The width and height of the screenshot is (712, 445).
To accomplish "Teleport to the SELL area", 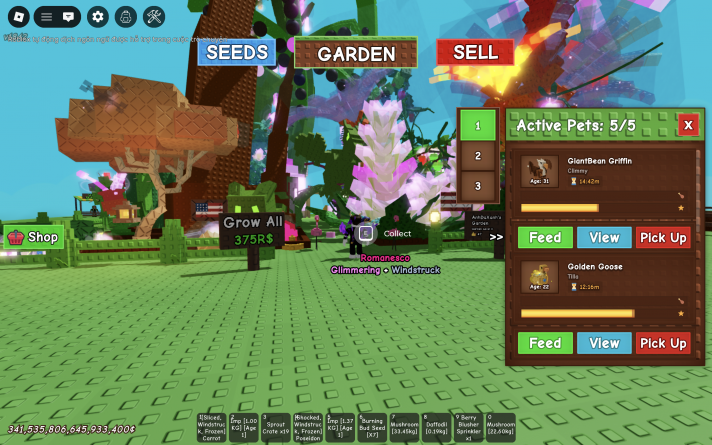I will tap(474, 52).
